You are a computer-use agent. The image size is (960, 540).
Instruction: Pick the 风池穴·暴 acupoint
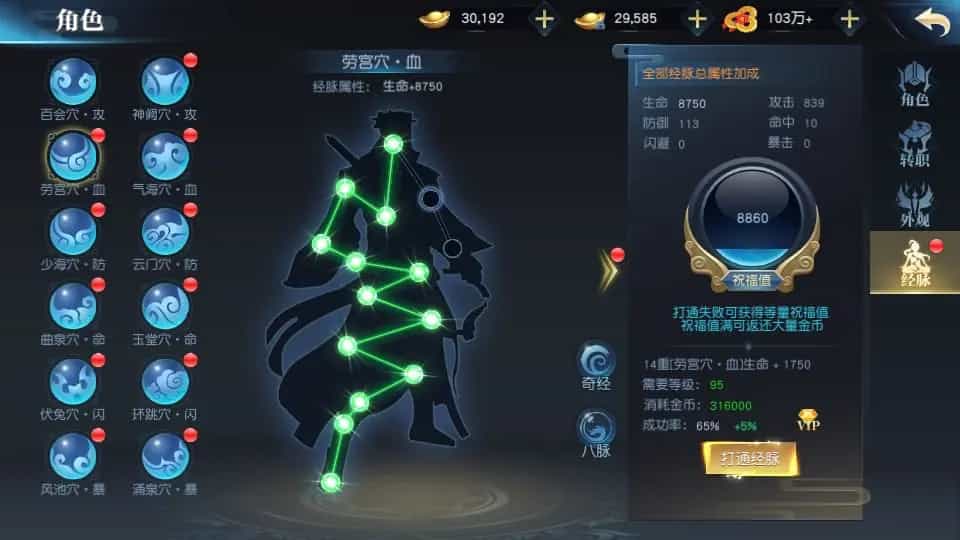[x=73, y=456]
